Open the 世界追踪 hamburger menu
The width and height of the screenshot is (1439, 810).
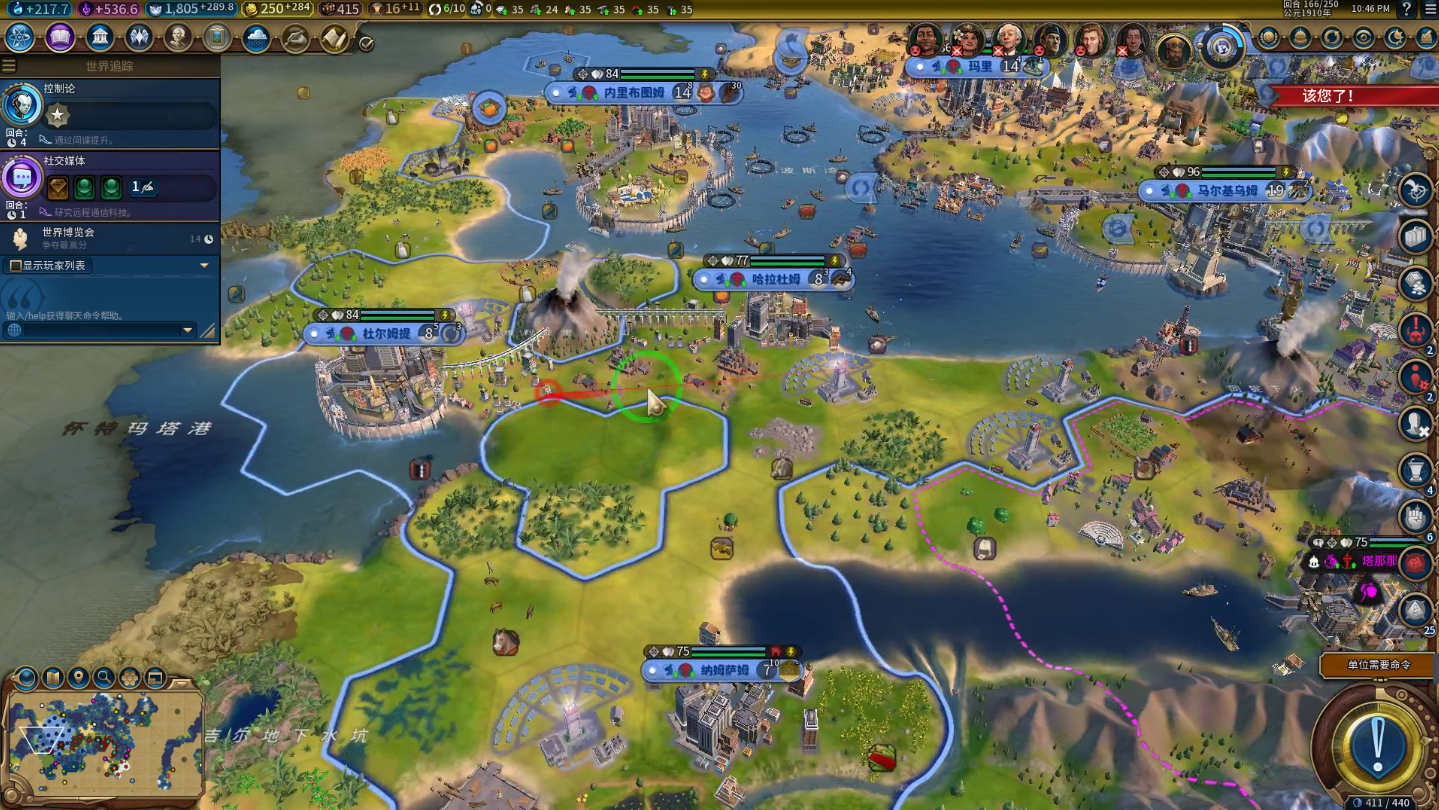click(x=9, y=66)
